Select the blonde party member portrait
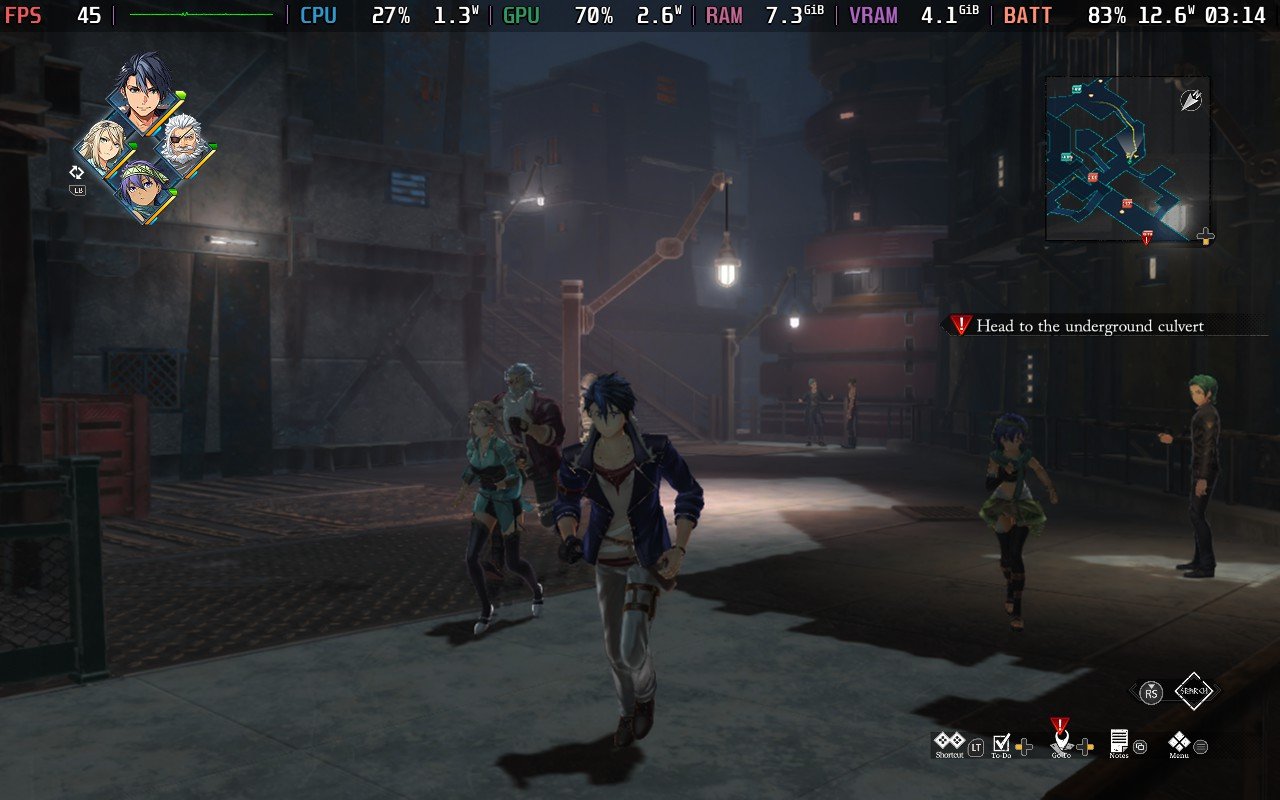Image resolution: width=1280 pixels, height=800 pixels. pos(103,146)
